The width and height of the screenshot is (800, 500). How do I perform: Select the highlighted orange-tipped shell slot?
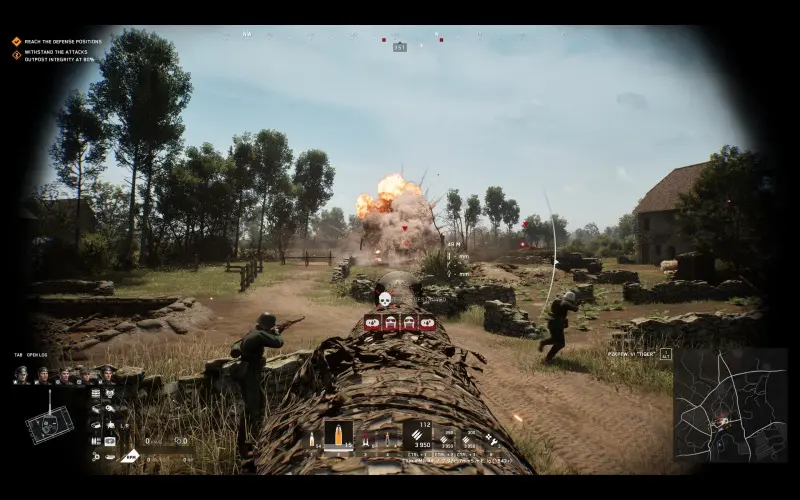[338, 436]
